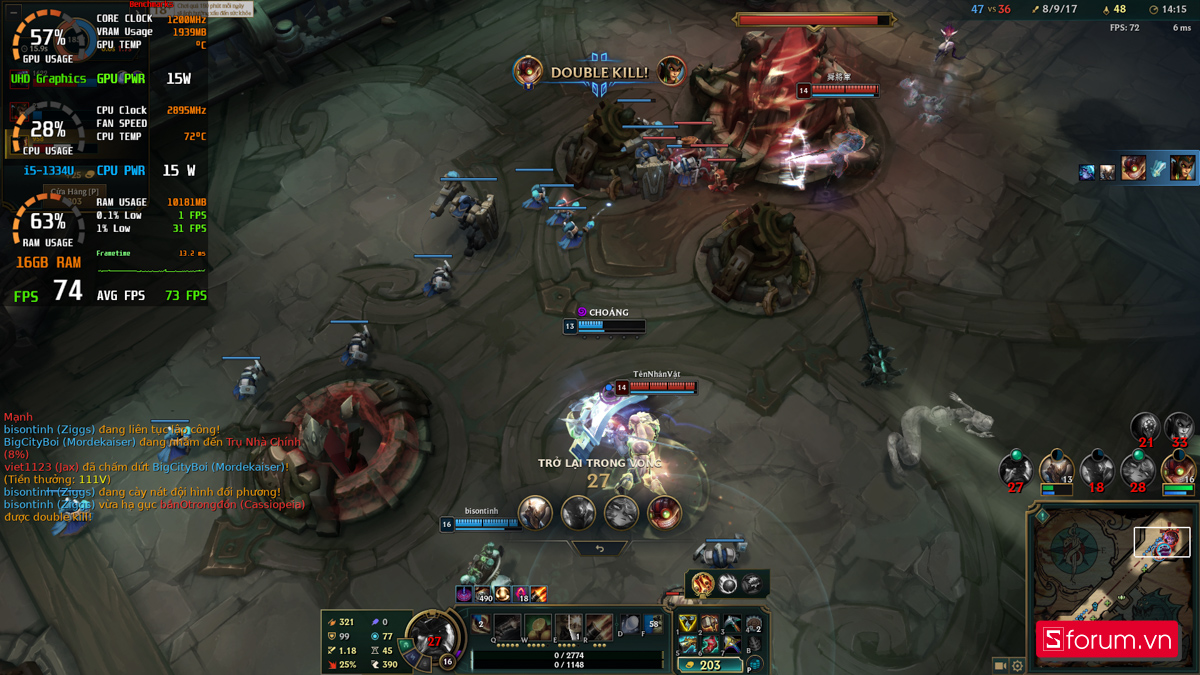Open settings with the minimap gear icon
Image resolution: width=1200 pixels, height=675 pixels.
point(1017,665)
